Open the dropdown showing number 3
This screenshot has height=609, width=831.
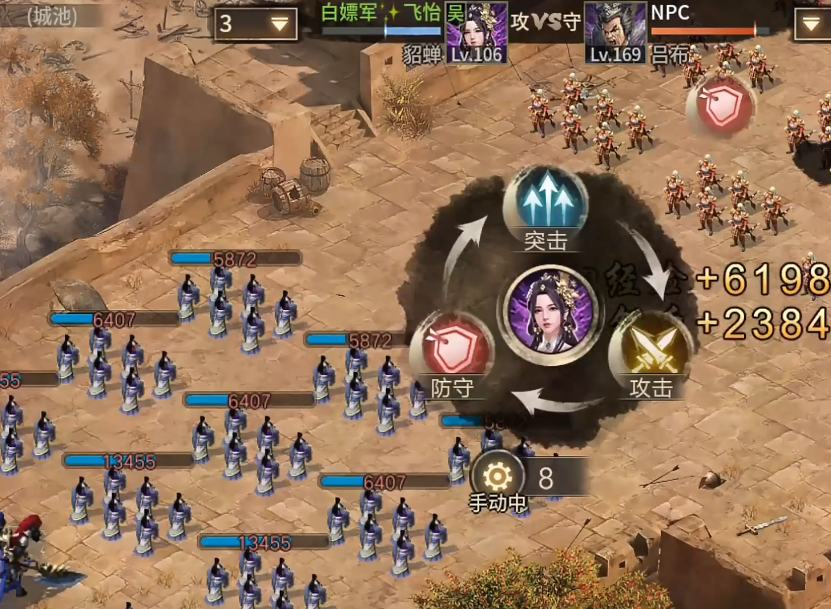[255, 24]
